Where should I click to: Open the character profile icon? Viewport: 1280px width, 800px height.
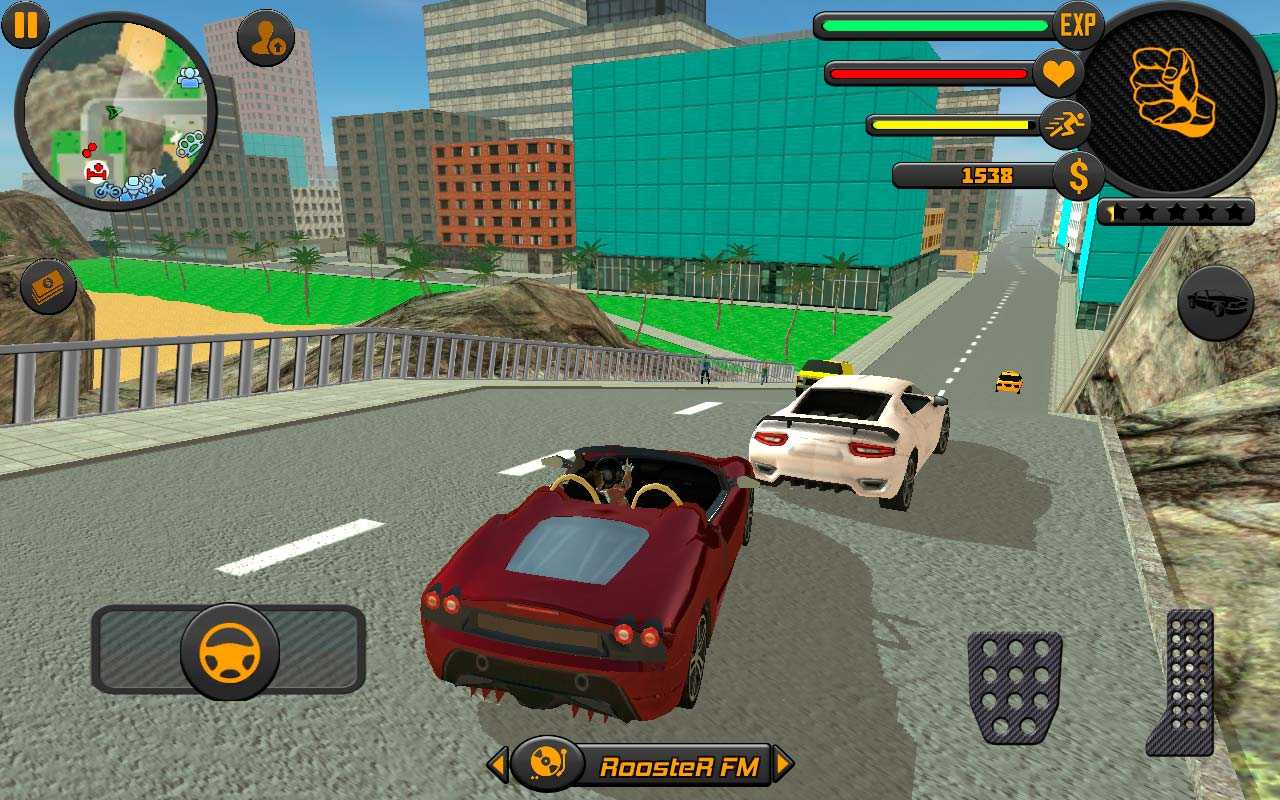point(266,39)
